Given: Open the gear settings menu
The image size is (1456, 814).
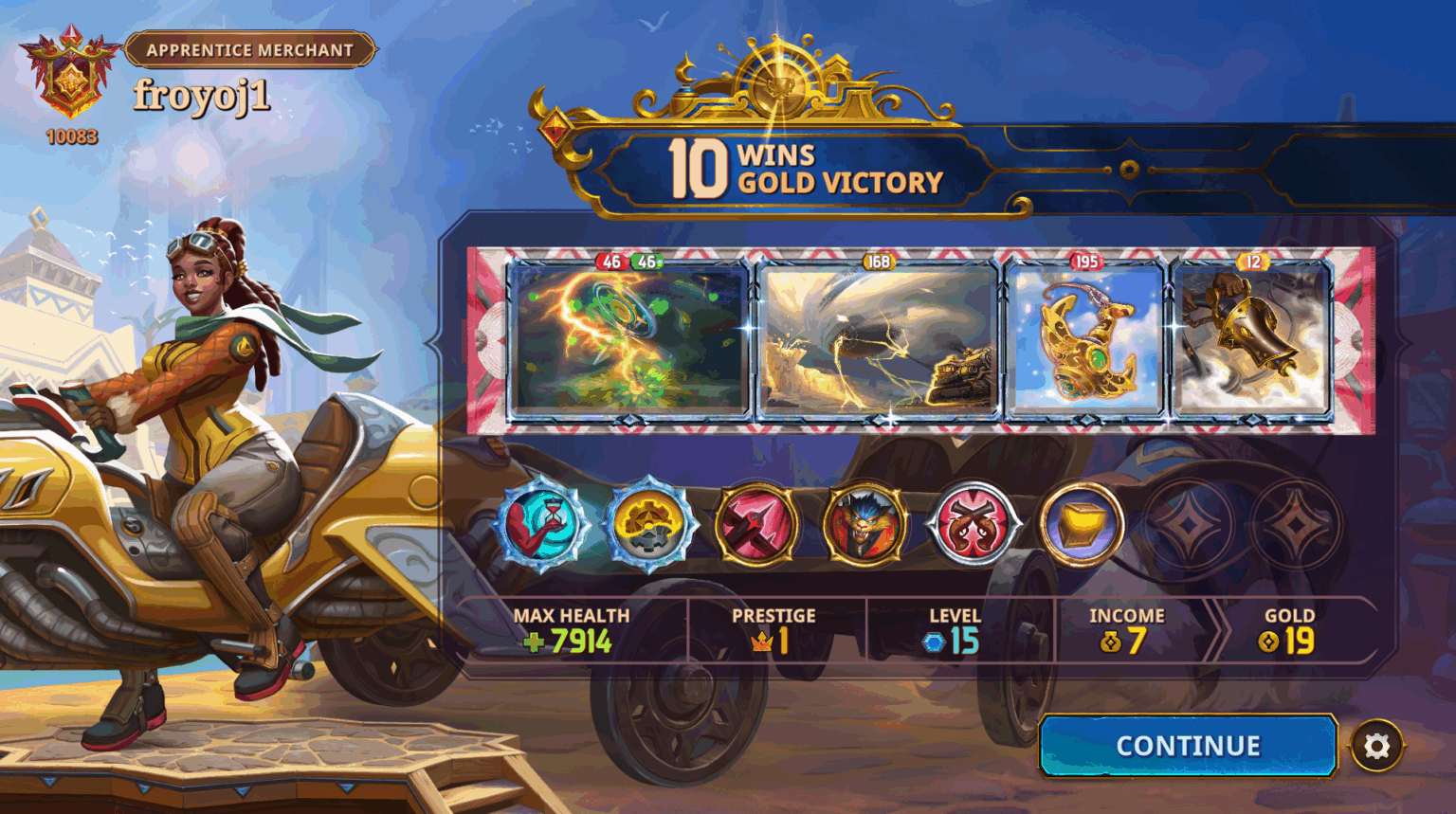Looking at the screenshot, I should (1376, 747).
